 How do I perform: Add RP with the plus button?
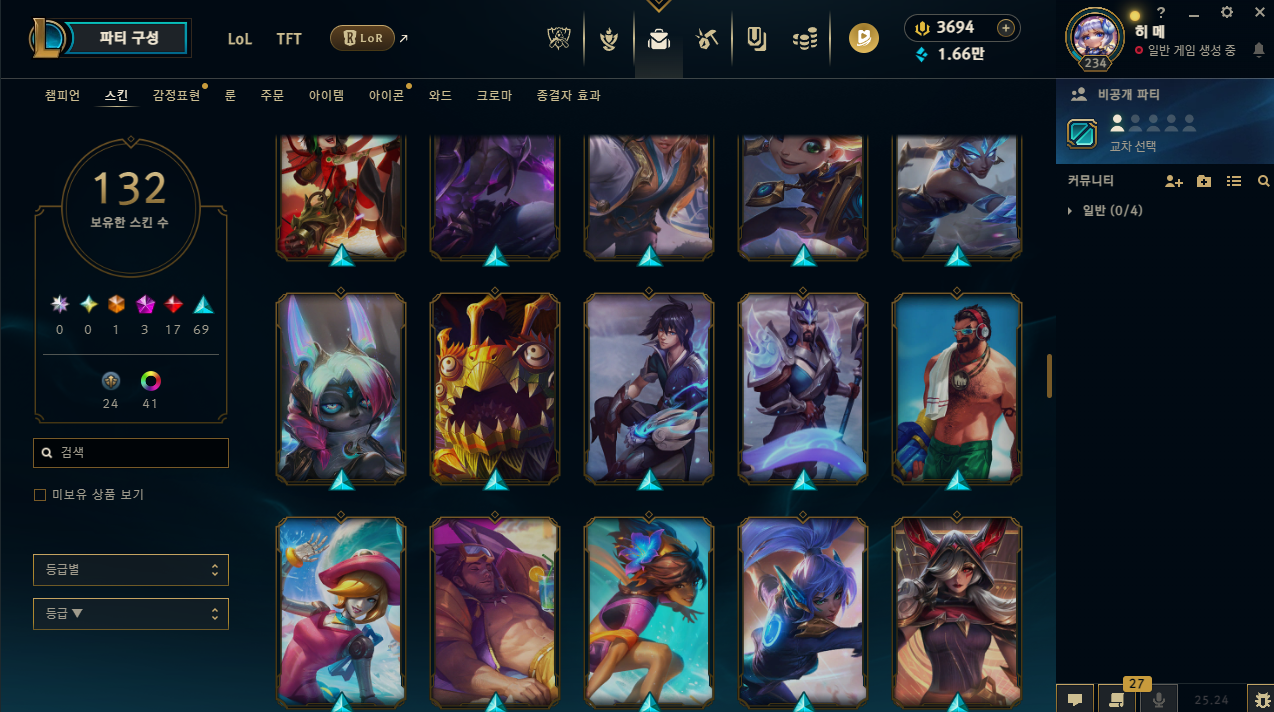(1006, 28)
